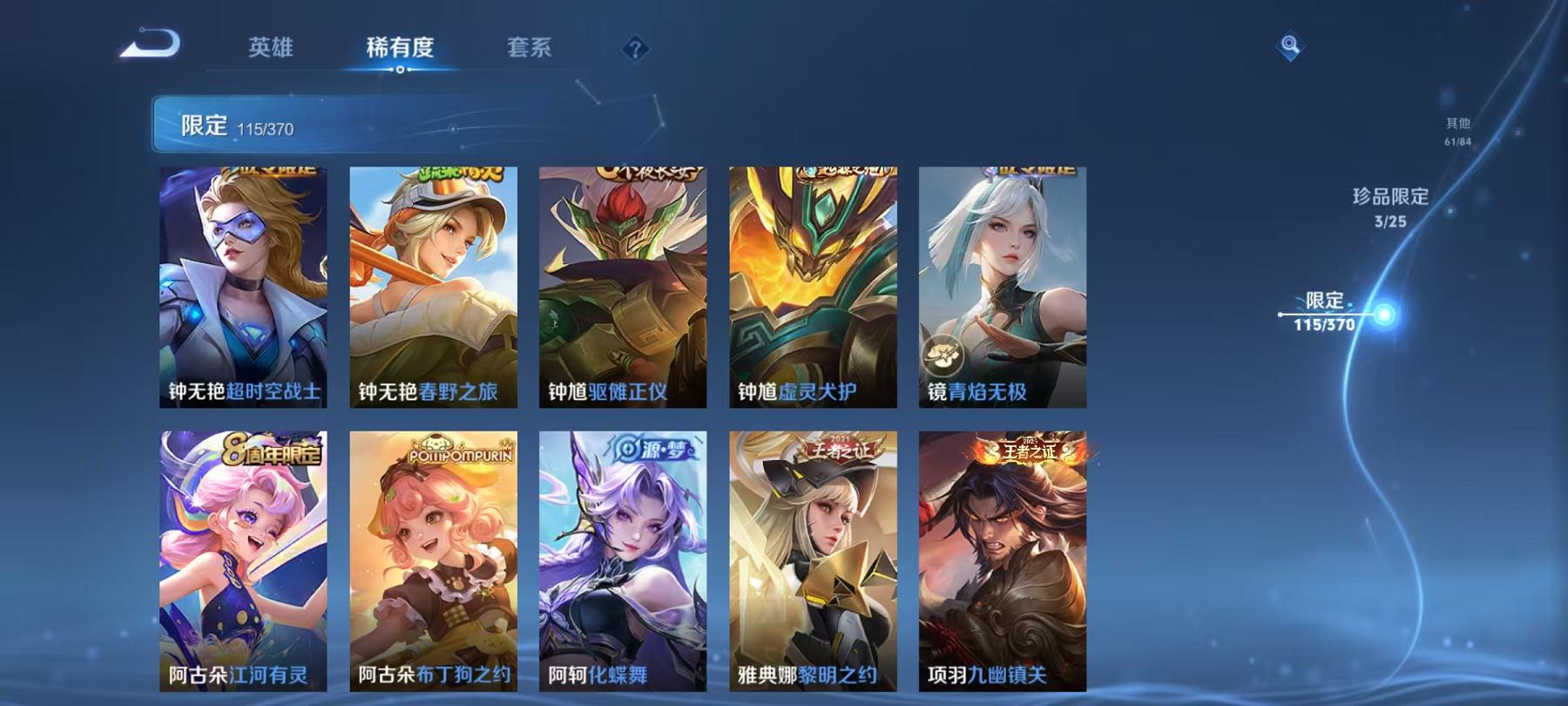Click the star badge on 镜青焰无极 card
This screenshot has width=1568, height=706.
point(943,352)
